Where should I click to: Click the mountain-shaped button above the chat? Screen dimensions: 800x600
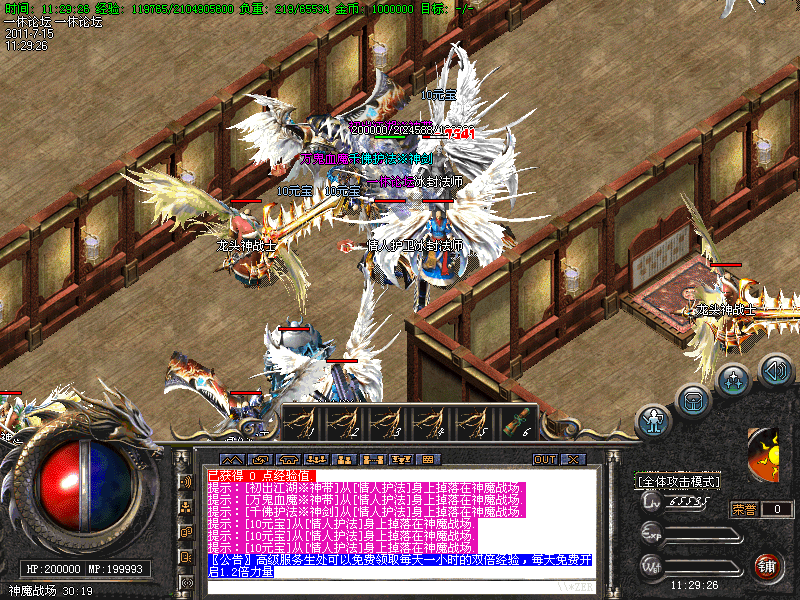pos(232,460)
